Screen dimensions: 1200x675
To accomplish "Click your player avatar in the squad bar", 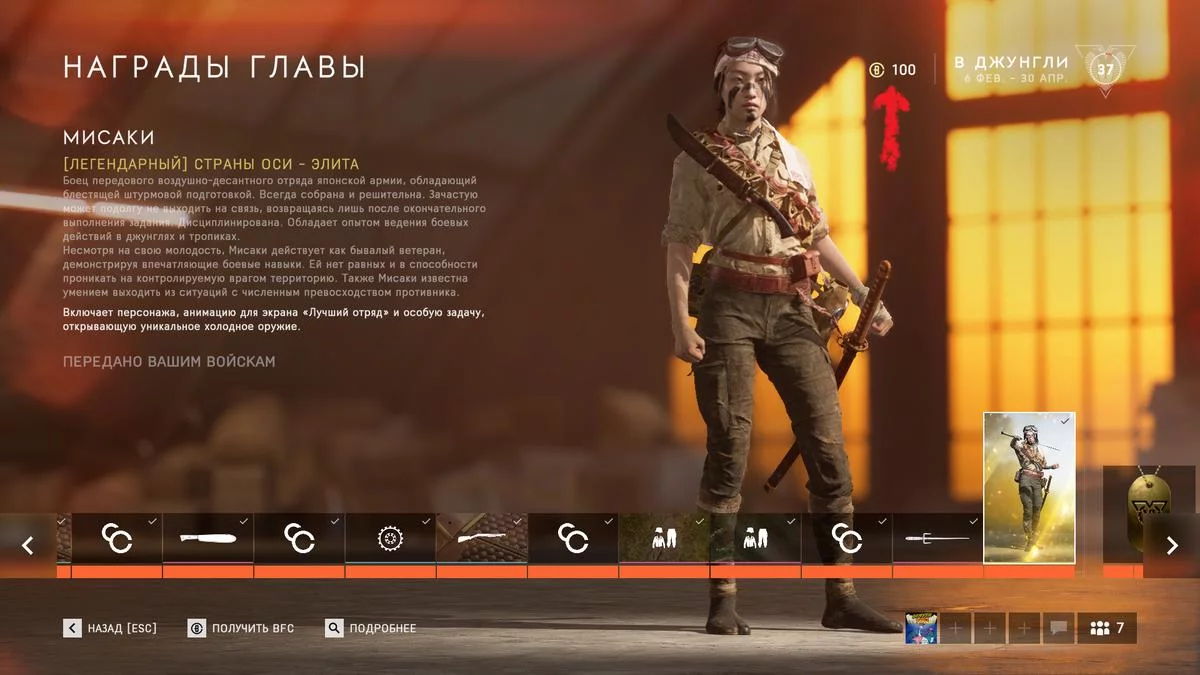I will coord(921,628).
